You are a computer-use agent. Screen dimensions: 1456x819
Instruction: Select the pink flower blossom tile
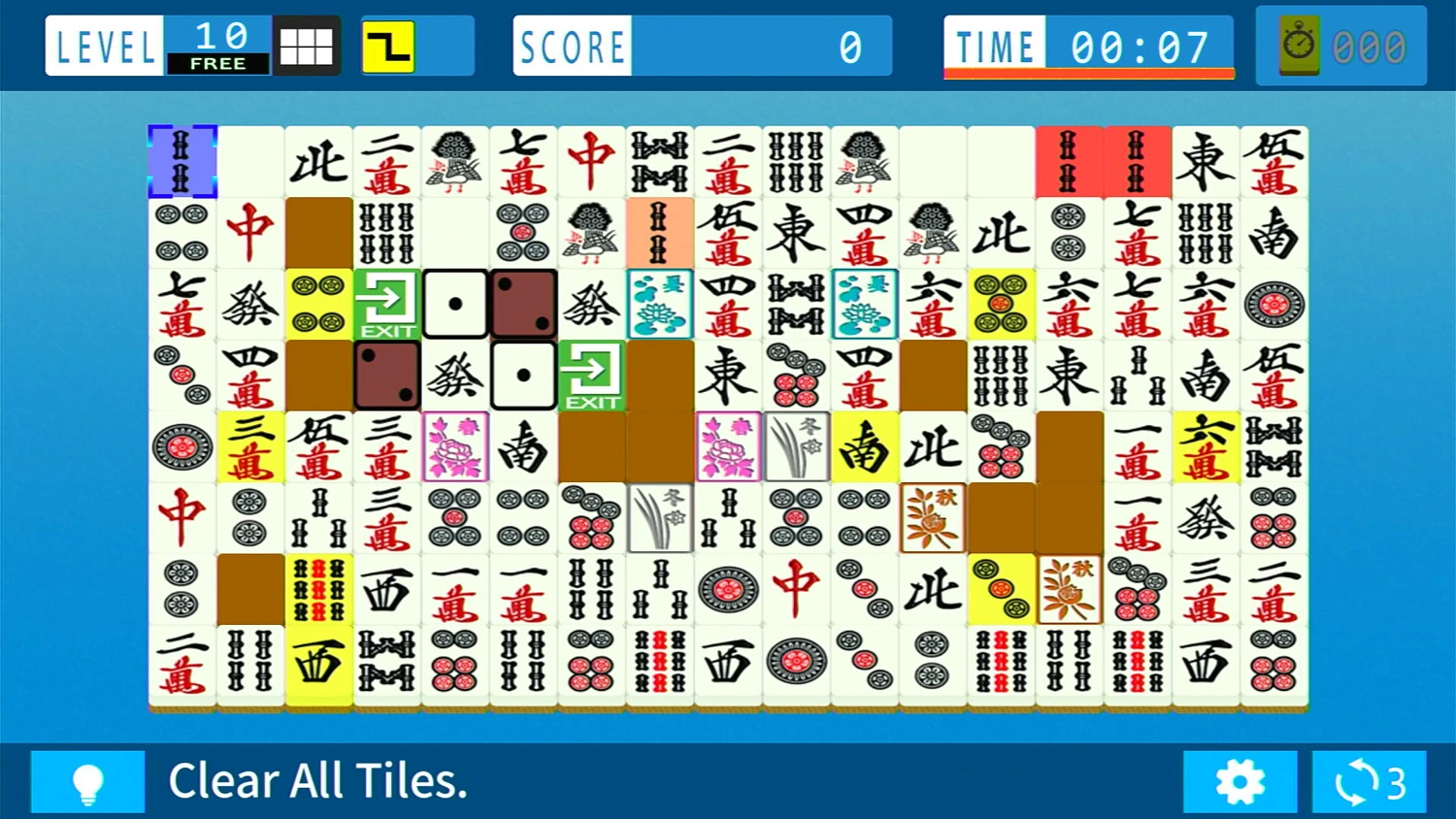point(453,447)
